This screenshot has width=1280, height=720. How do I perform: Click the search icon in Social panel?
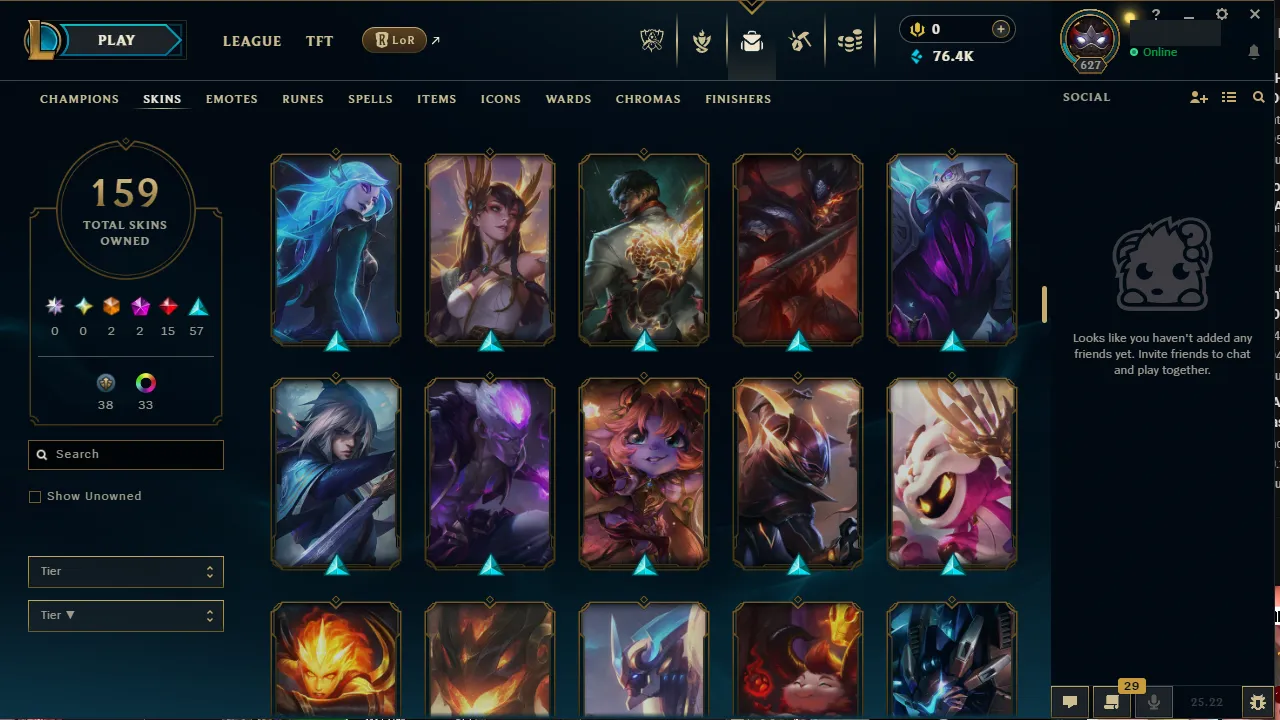click(x=1258, y=97)
